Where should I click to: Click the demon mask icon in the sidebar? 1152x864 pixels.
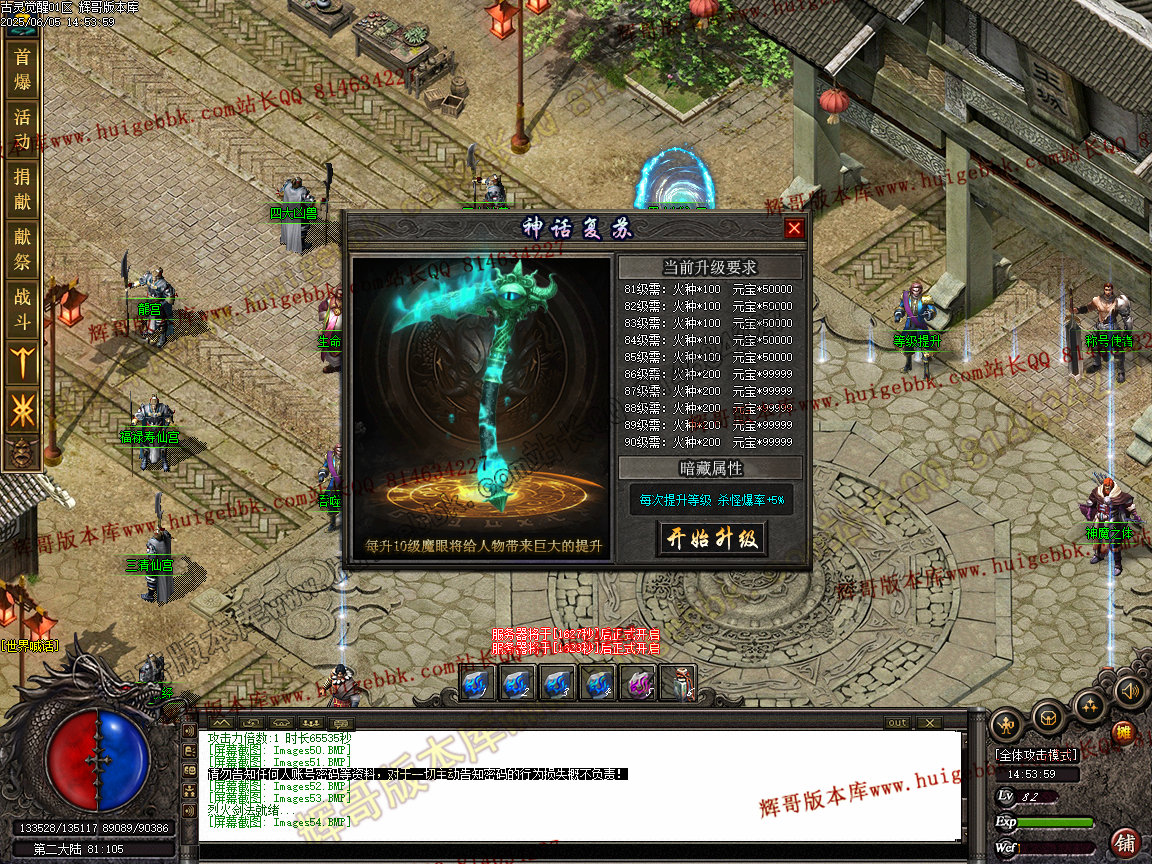click(x=22, y=453)
